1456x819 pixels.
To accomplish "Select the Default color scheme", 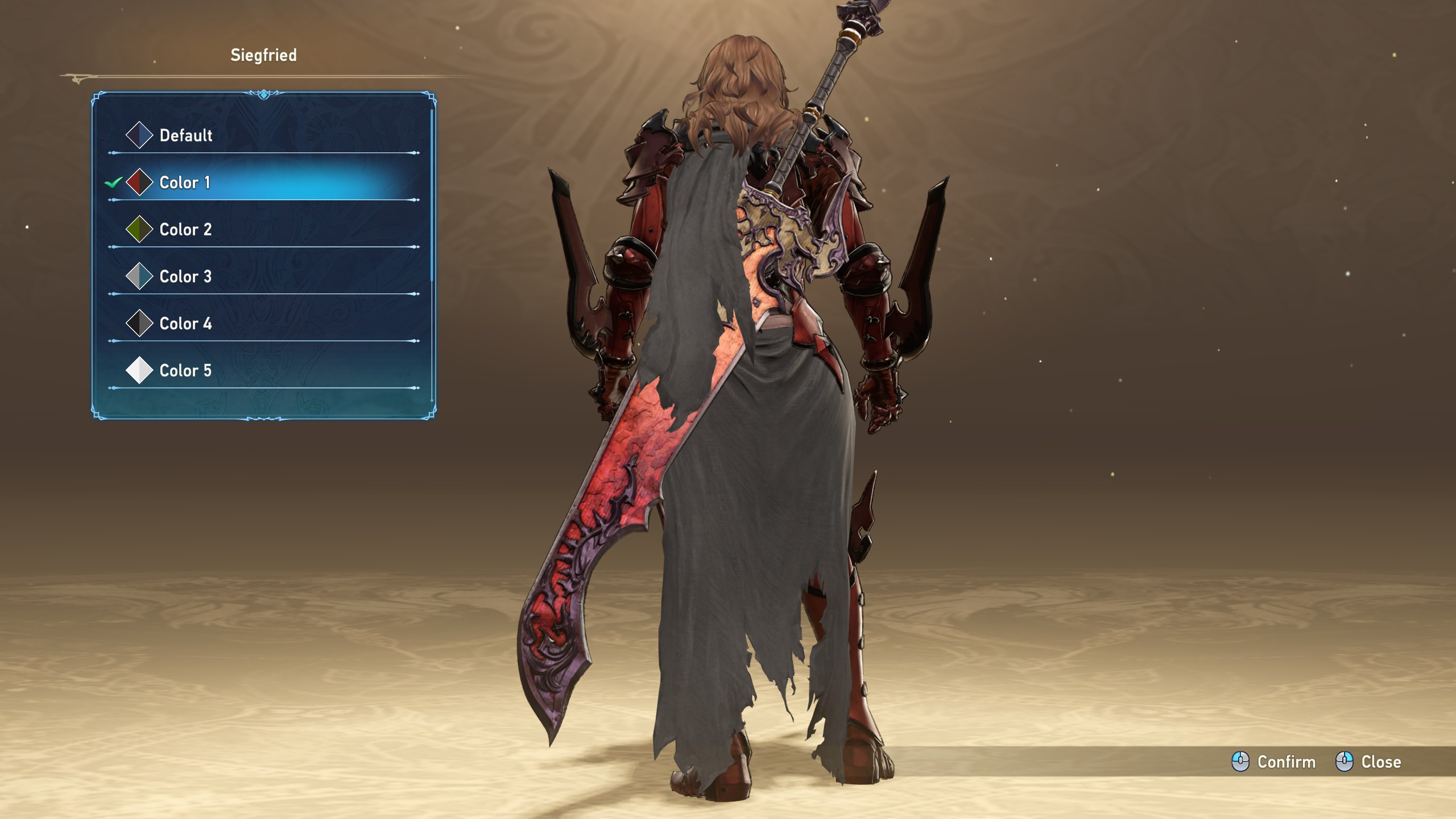I will pos(185,135).
